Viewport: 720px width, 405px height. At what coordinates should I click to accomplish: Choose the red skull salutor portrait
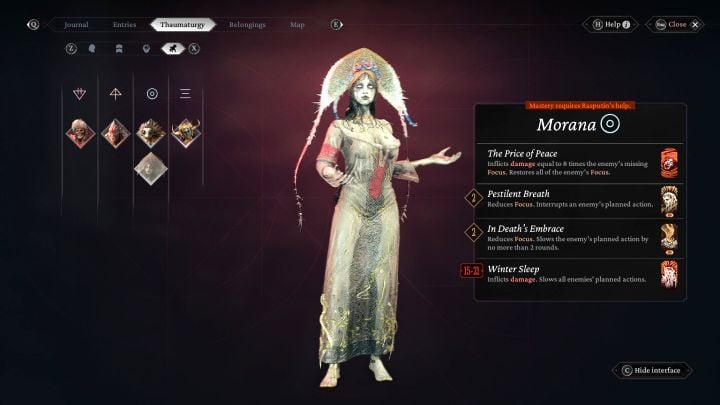80,133
